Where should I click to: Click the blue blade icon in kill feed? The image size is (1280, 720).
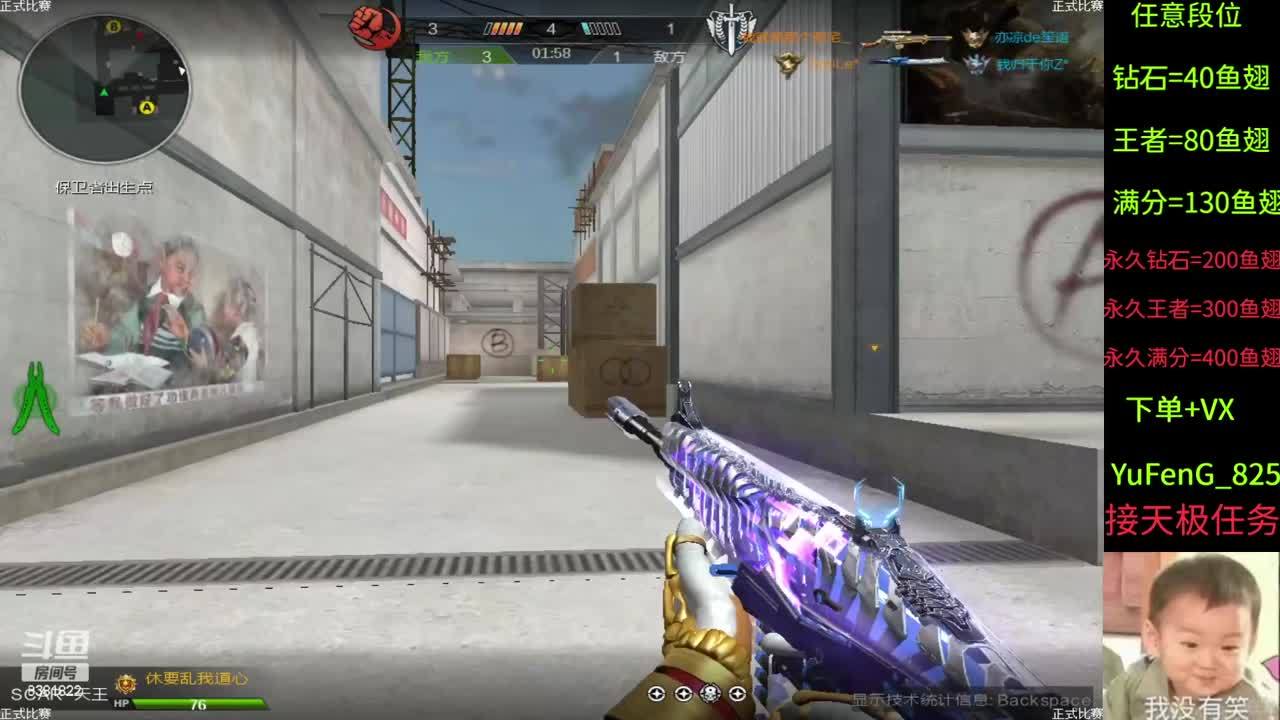(908, 63)
